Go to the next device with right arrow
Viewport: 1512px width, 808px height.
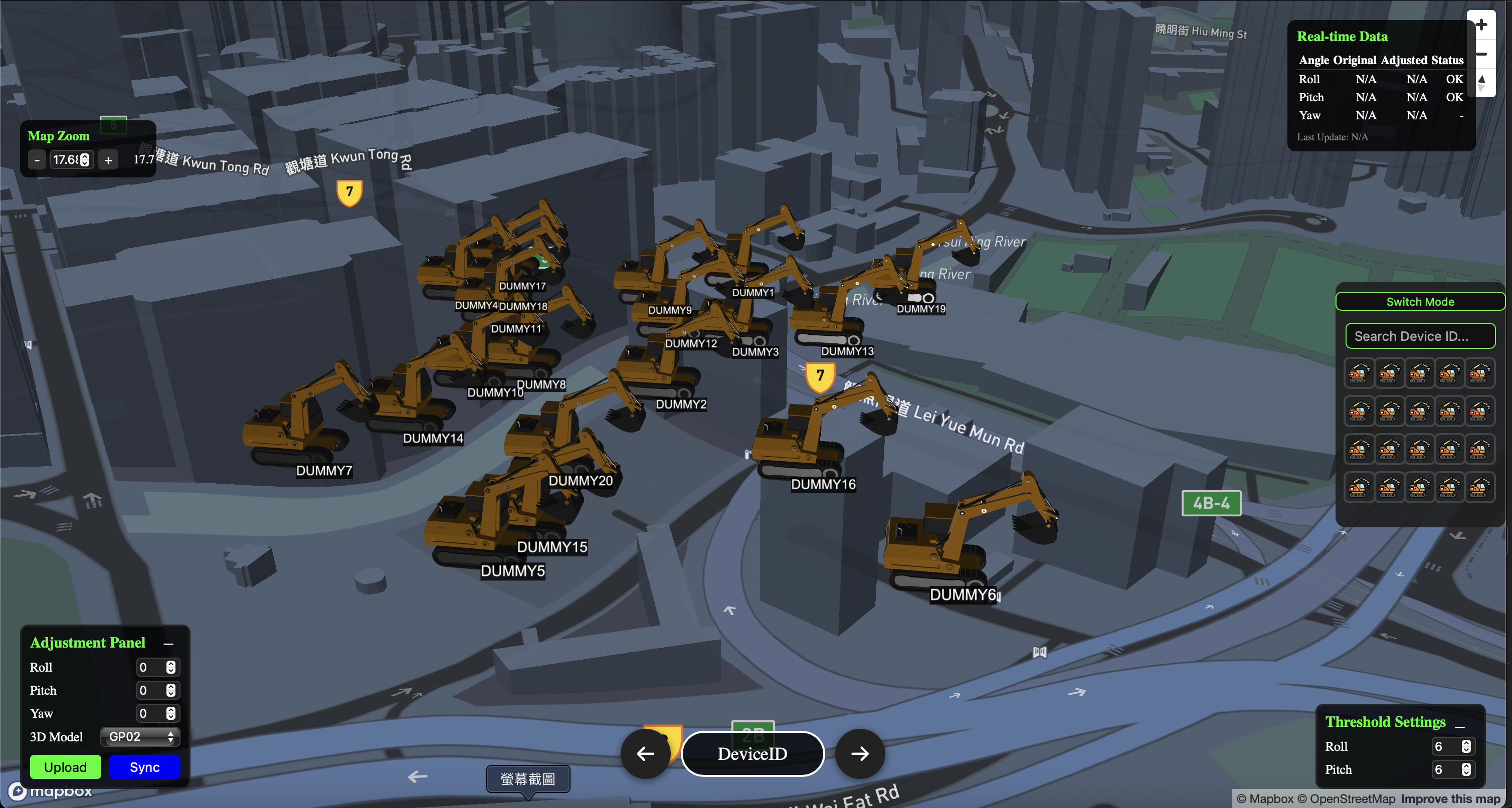coord(860,753)
